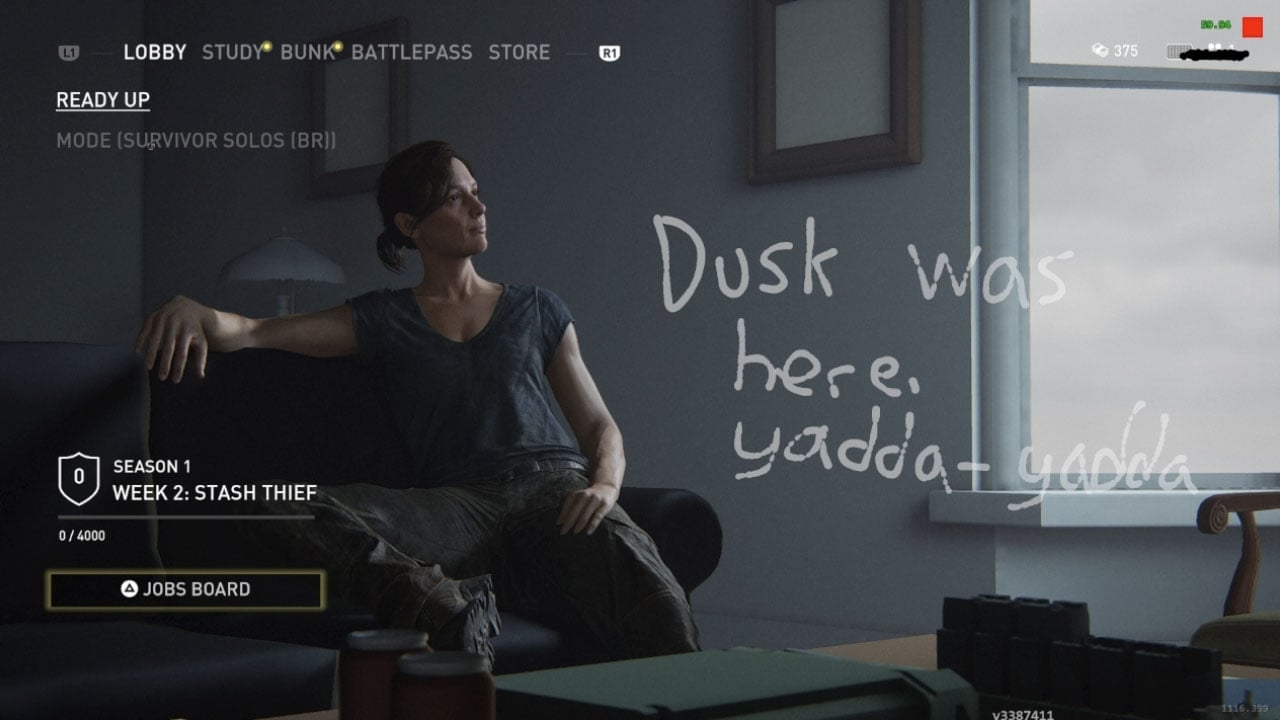
Task: Click READY UP to queue for a match
Action: pyautogui.click(x=101, y=99)
